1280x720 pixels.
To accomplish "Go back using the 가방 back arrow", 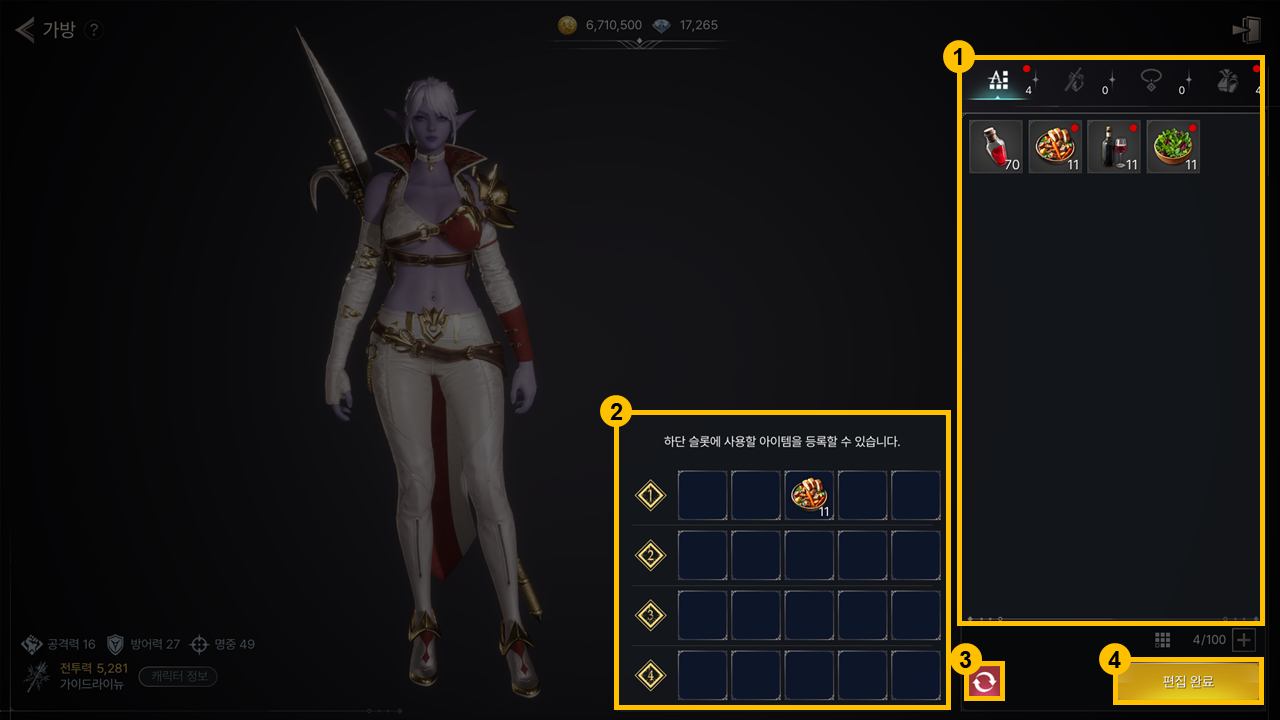I will (25, 29).
